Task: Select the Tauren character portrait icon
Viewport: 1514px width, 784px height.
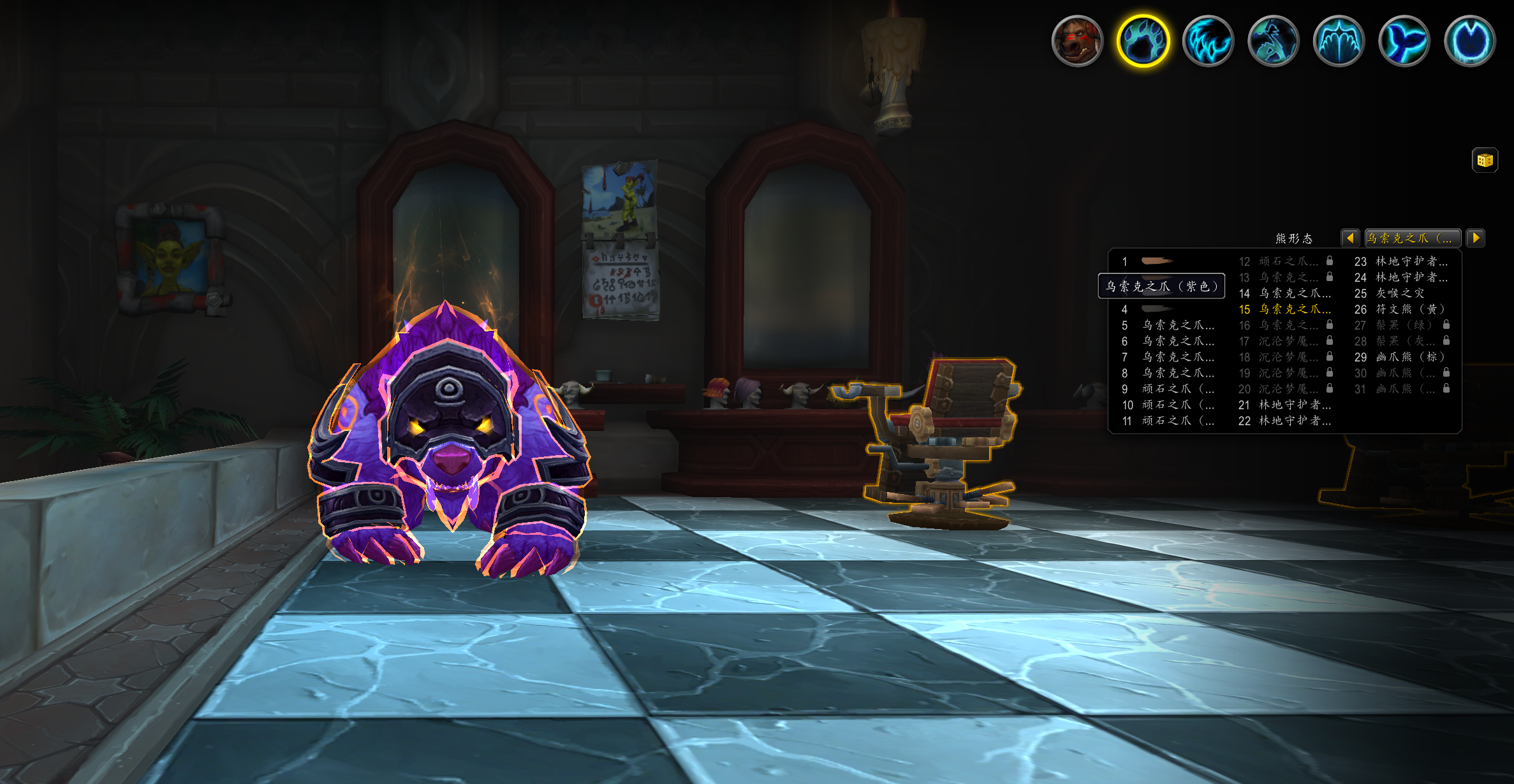Action: tap(1077, 41)
